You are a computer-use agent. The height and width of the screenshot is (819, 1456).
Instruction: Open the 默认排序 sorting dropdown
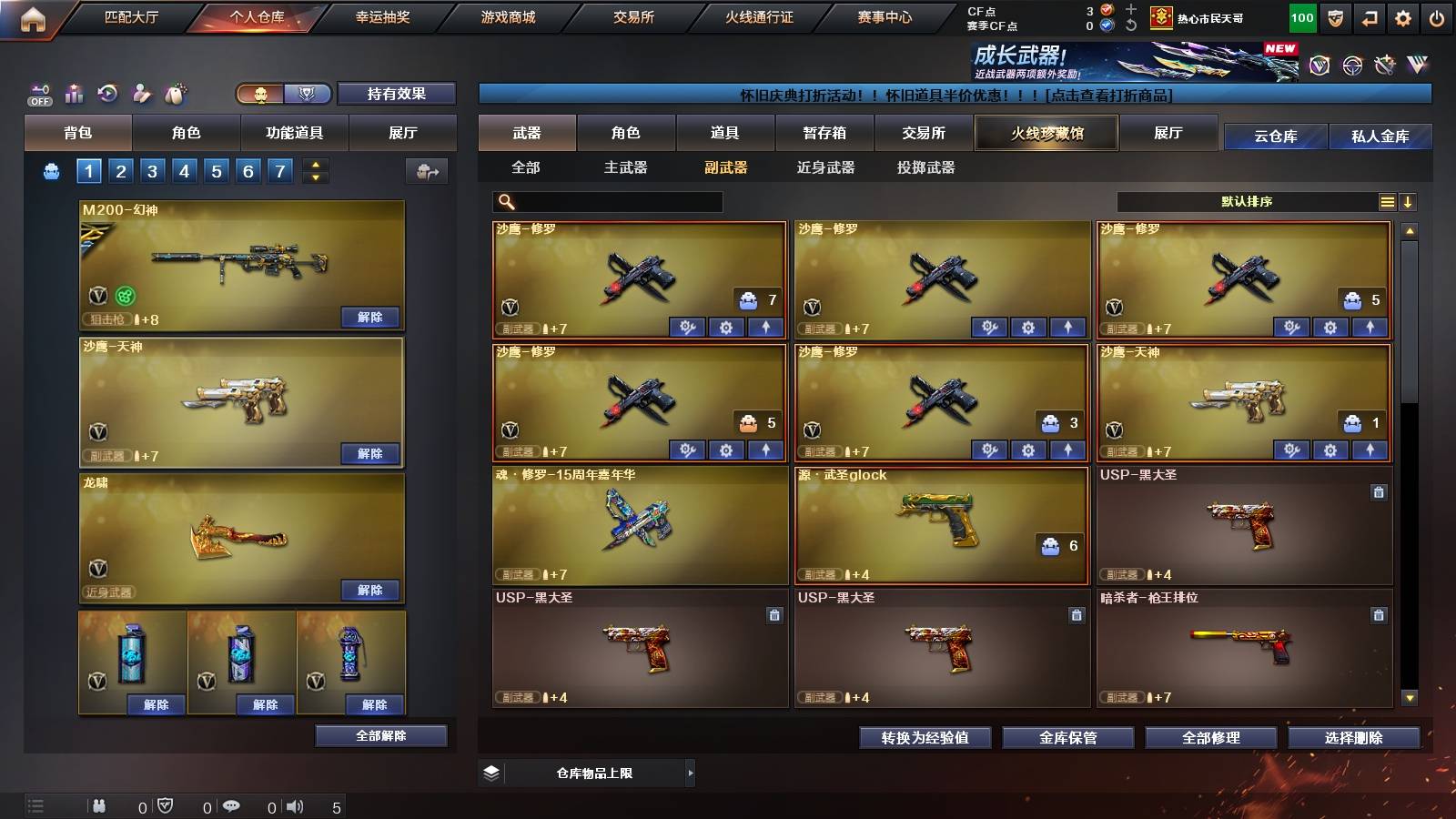[x=1247, y=202]
